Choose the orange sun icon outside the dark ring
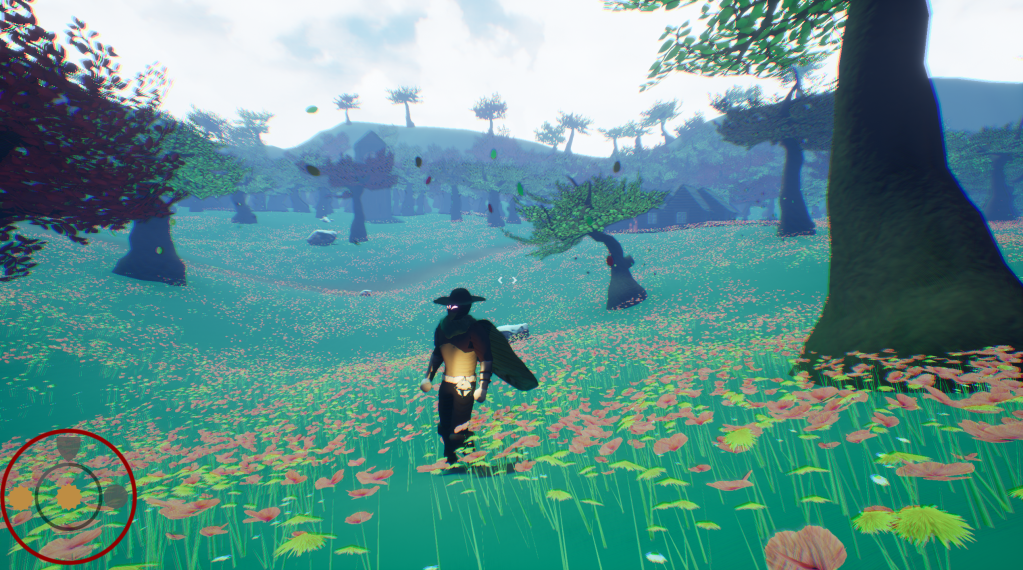1023x570 pixels. pyautogui.click(x=21, y=497)
